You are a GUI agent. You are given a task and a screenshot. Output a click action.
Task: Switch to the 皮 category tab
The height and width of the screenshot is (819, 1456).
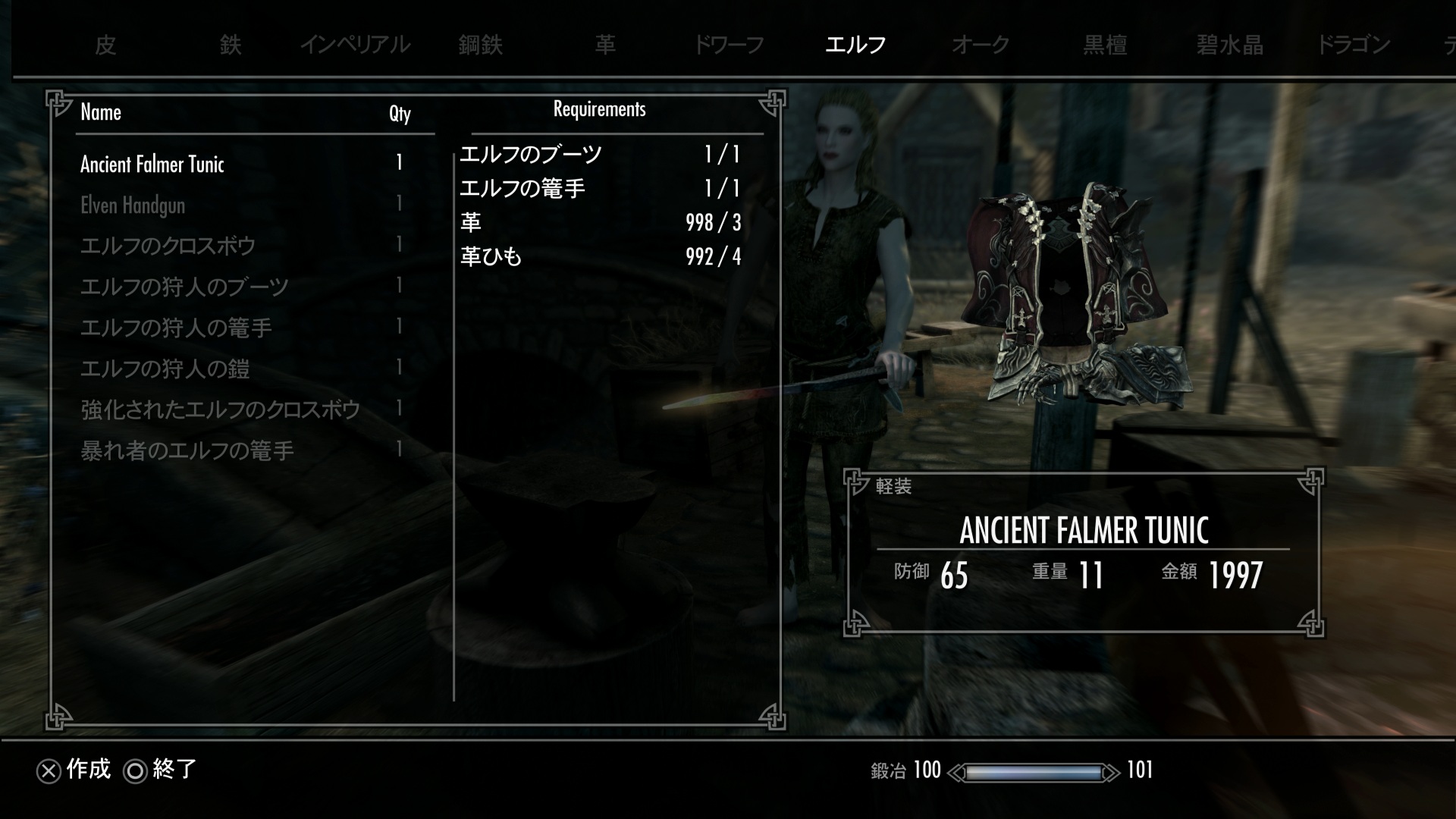coord(105,45)
